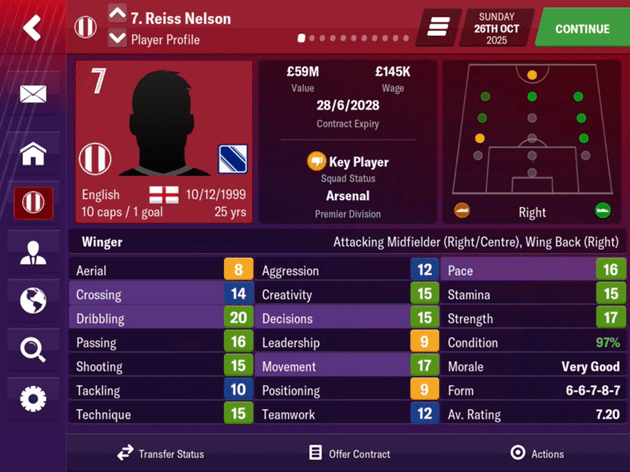Tap the orange foot icon beside Right
The width and height of the screenshot is (630, 472).
click(462, 211)
